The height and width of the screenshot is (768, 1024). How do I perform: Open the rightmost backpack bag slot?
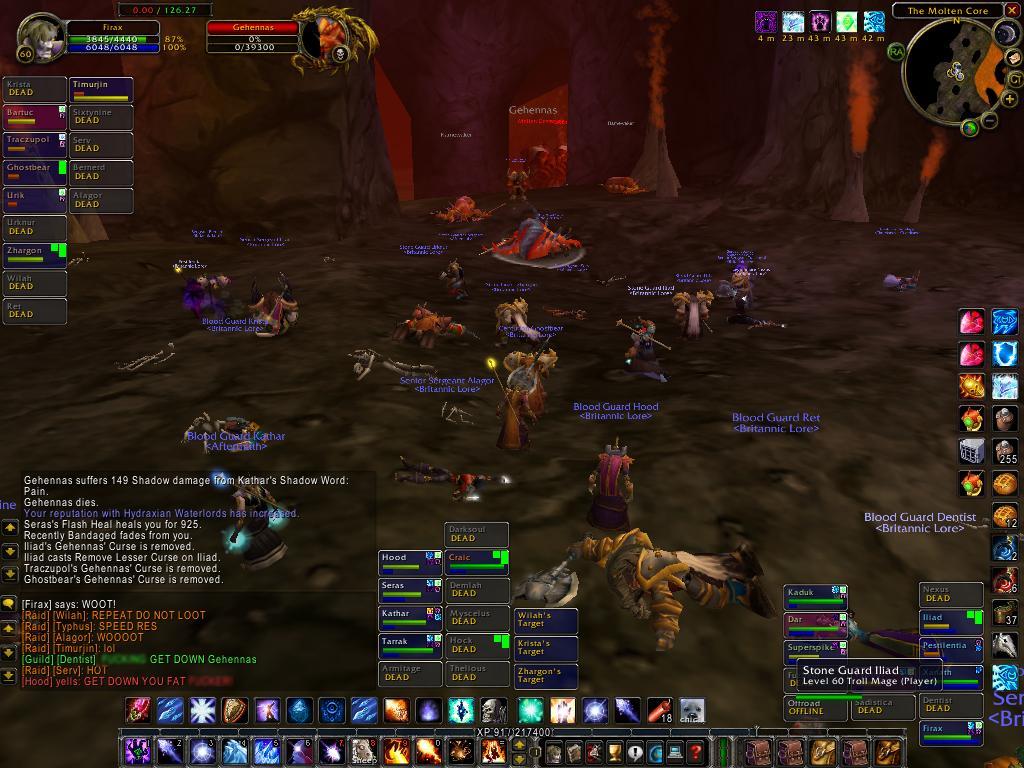[887, 751]
